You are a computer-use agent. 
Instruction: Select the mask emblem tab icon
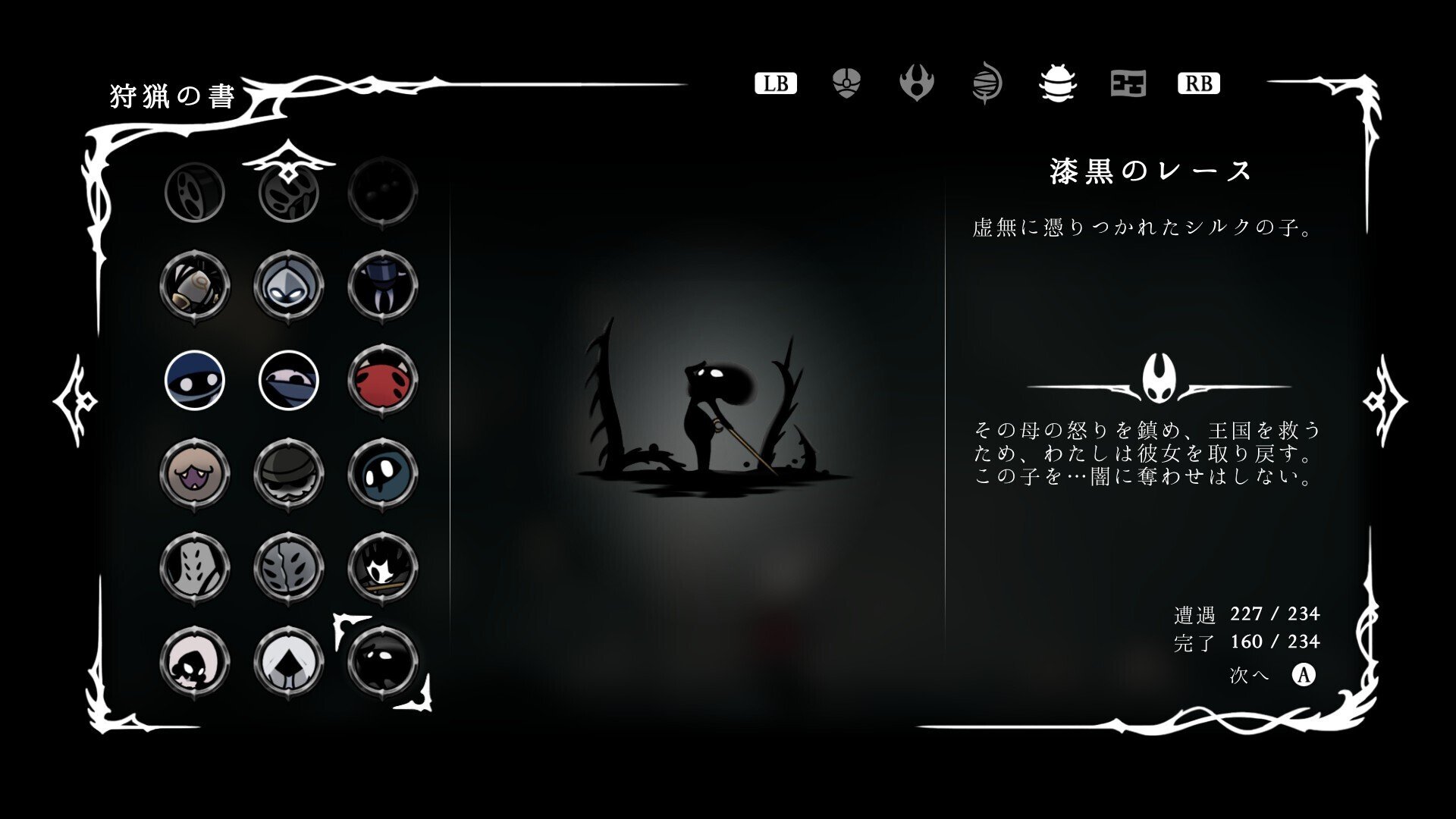click(846, 83)
